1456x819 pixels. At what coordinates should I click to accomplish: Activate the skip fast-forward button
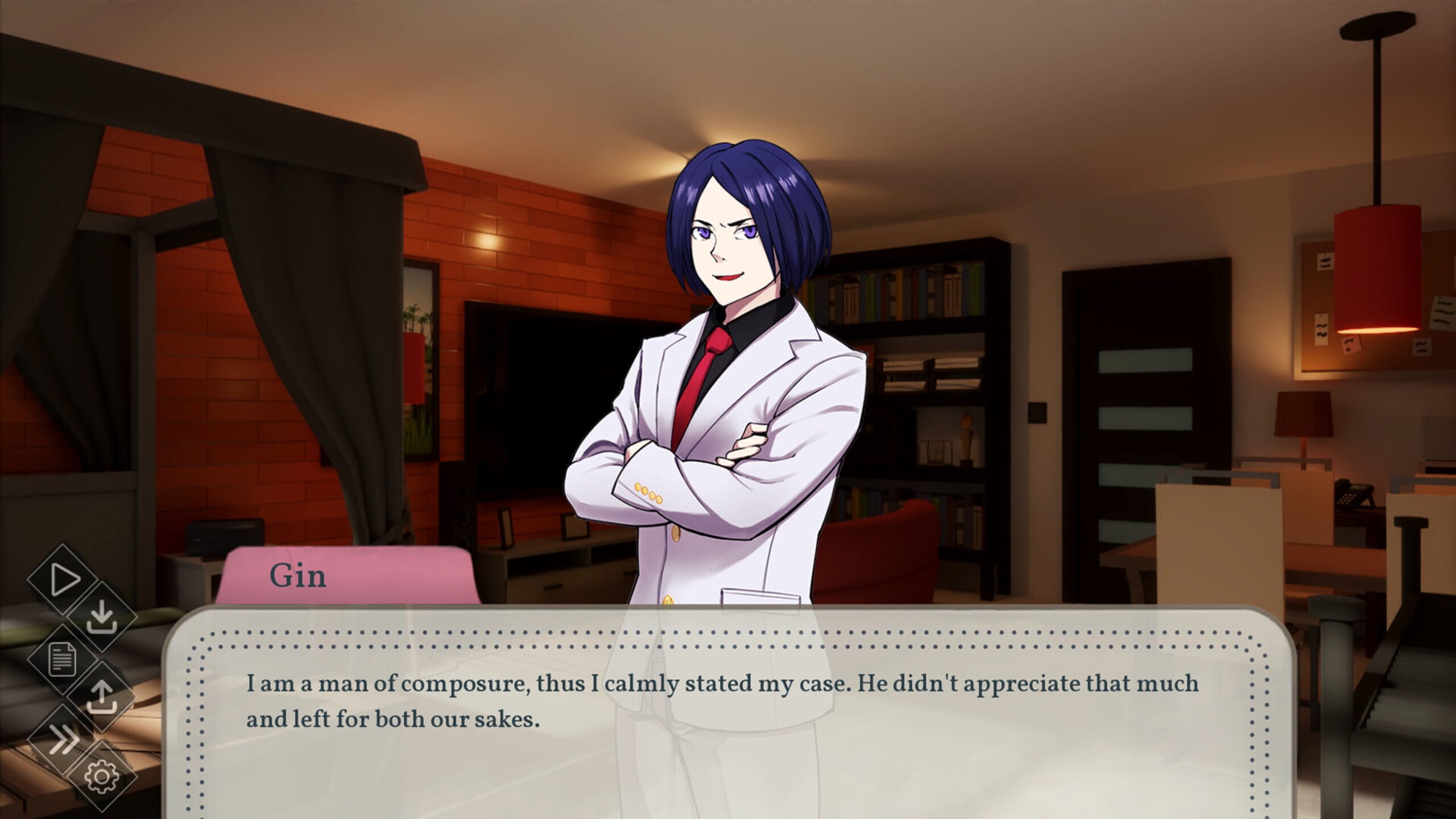pos(63,738)
